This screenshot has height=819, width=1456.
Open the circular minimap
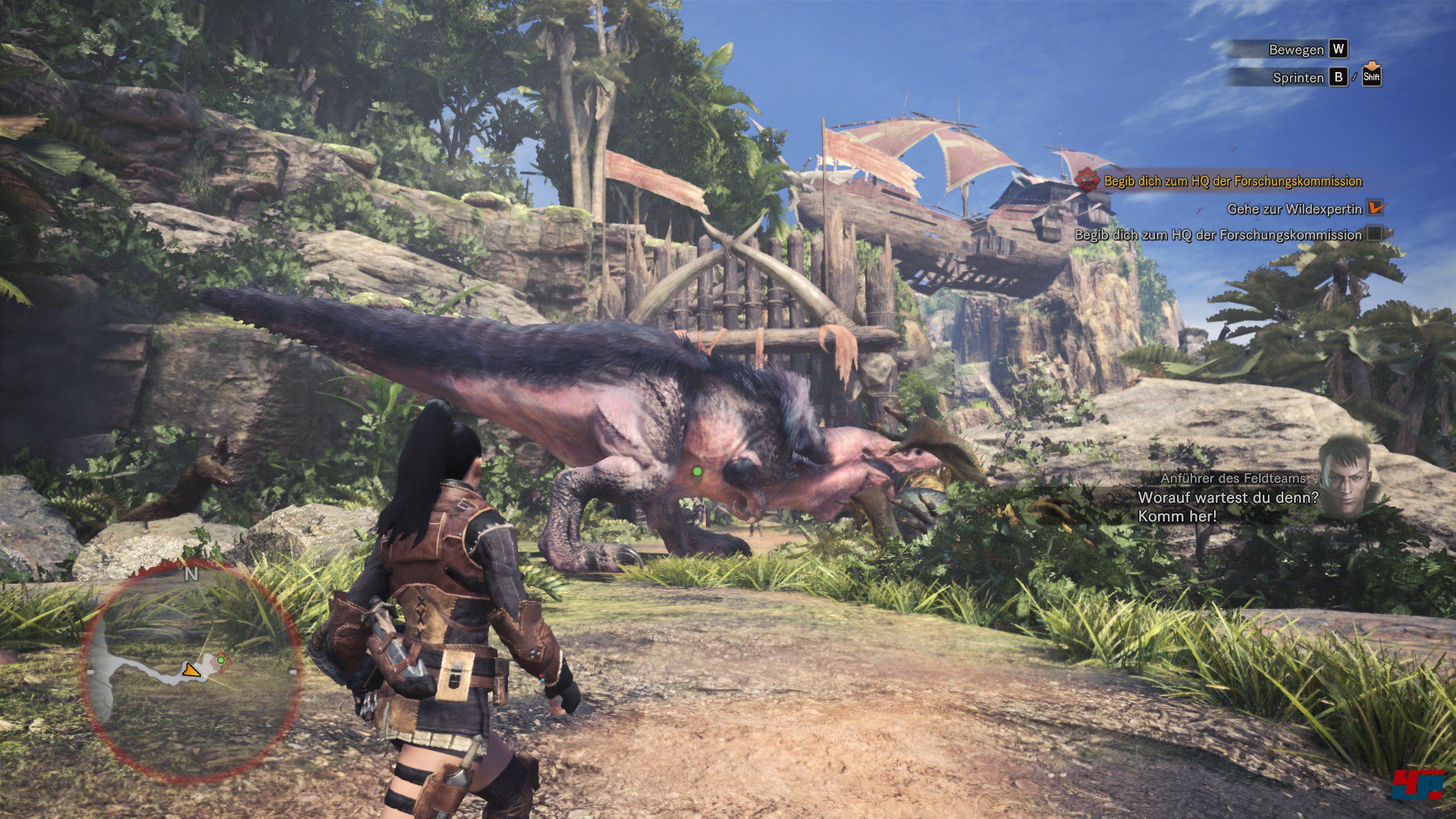click(191, 671)
